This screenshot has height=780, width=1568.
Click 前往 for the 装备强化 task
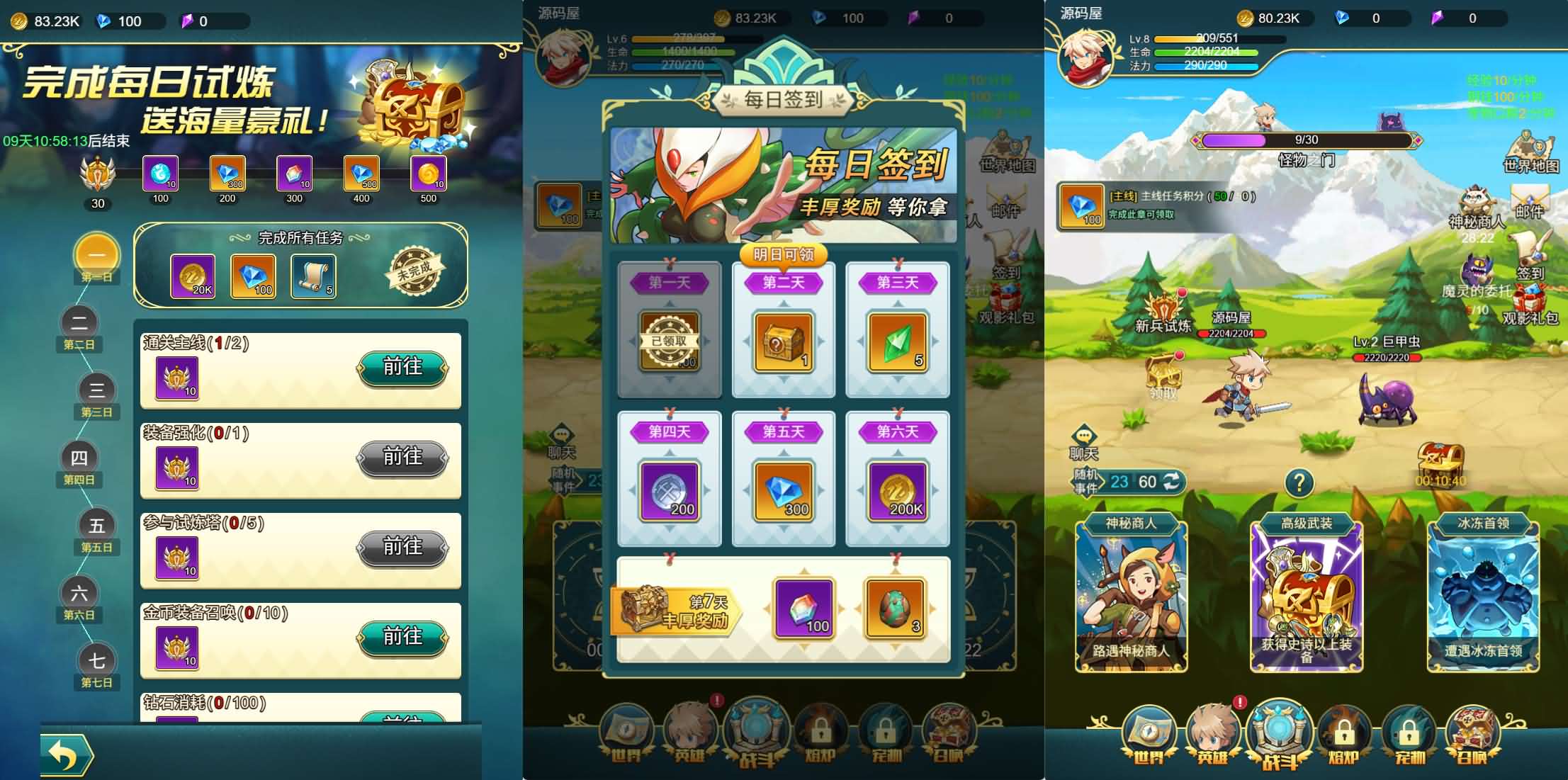402,458
